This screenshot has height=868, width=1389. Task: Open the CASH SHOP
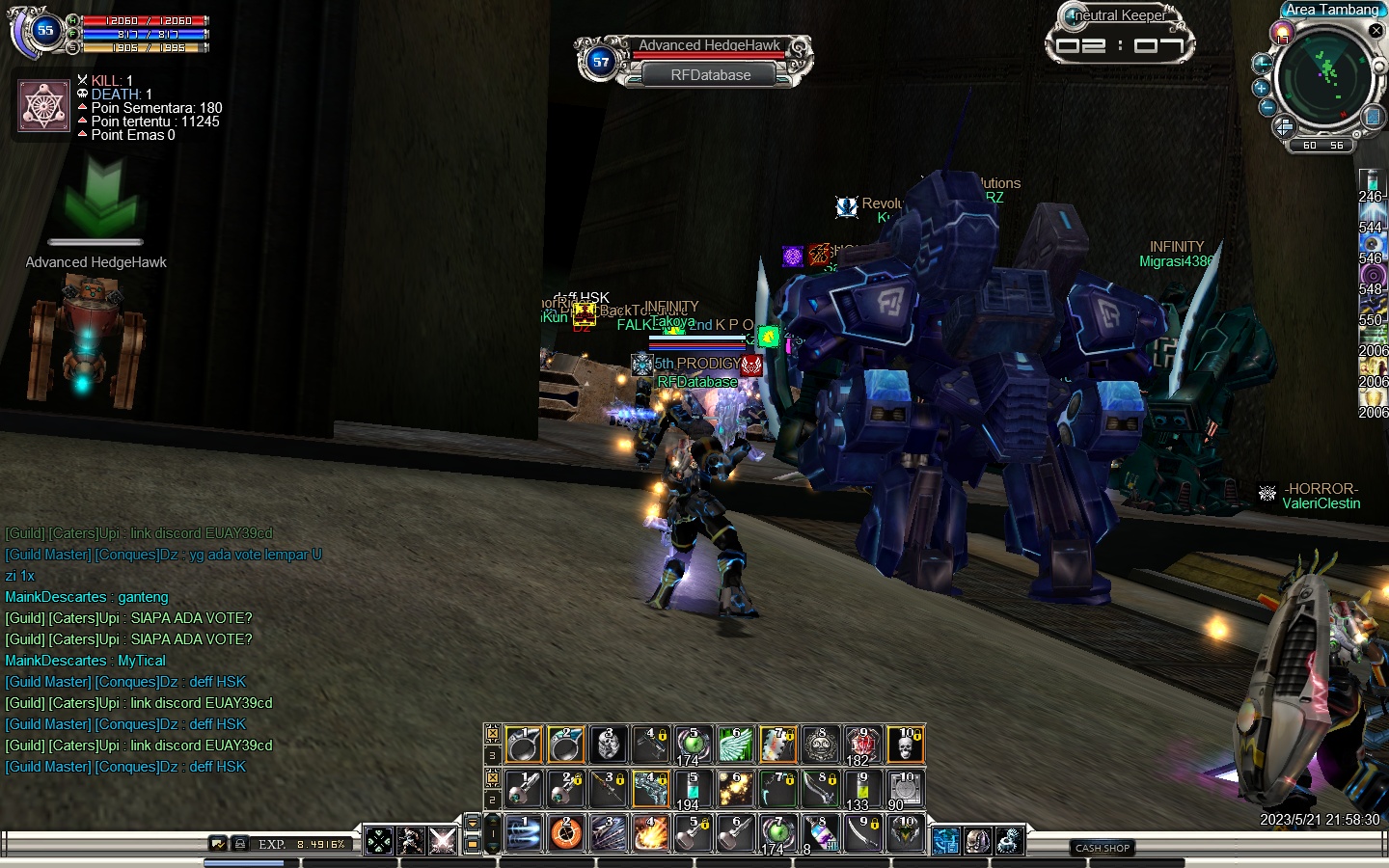point(1103,848)
